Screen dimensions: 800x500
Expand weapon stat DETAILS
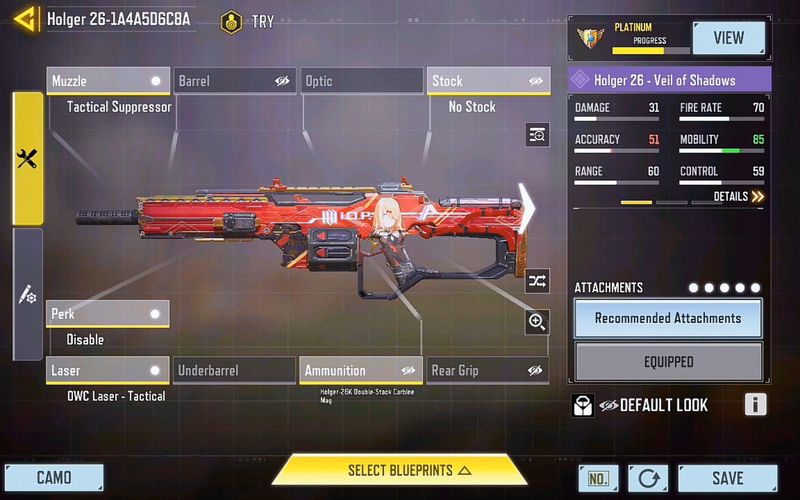[739, 197]
